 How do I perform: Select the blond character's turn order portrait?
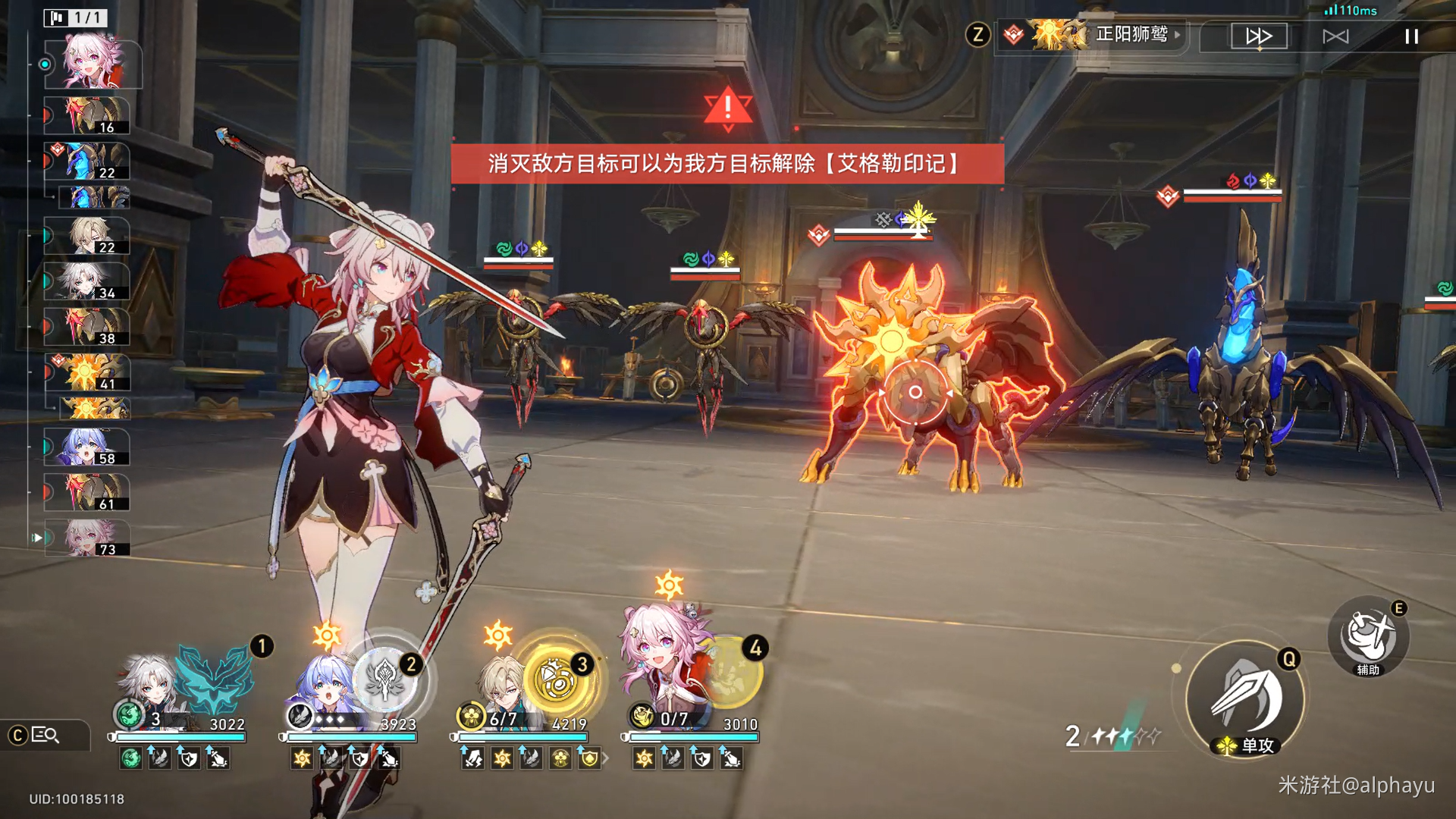click(87, 236)
